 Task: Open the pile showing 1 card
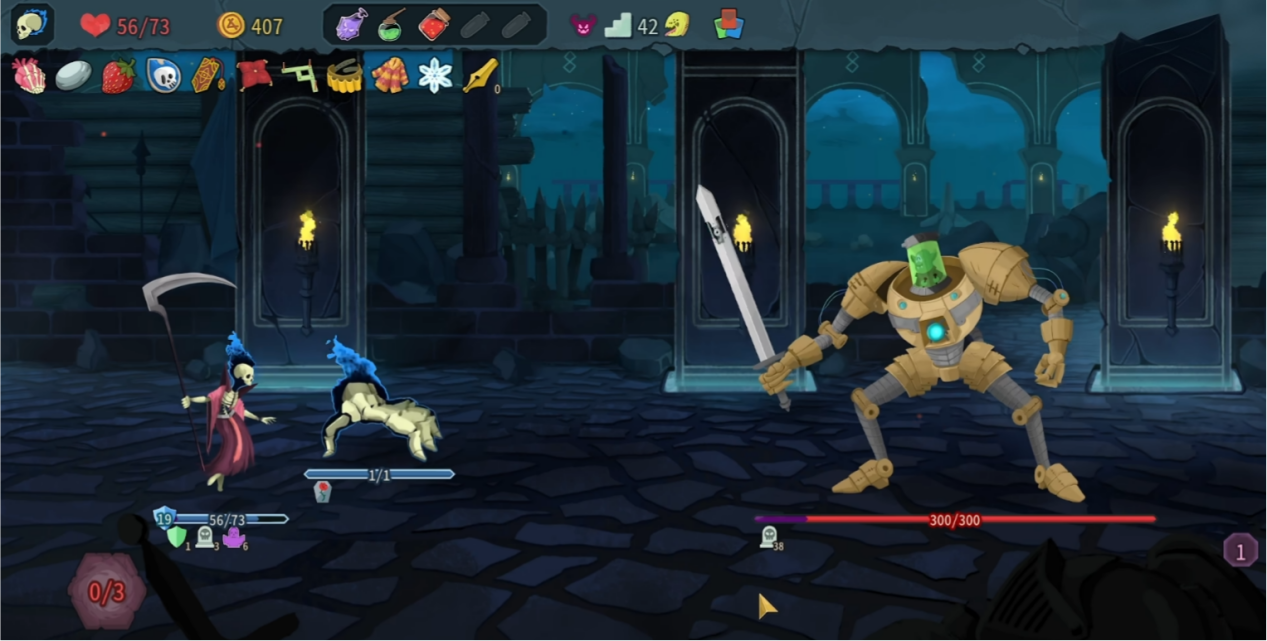pos(1240,550)
